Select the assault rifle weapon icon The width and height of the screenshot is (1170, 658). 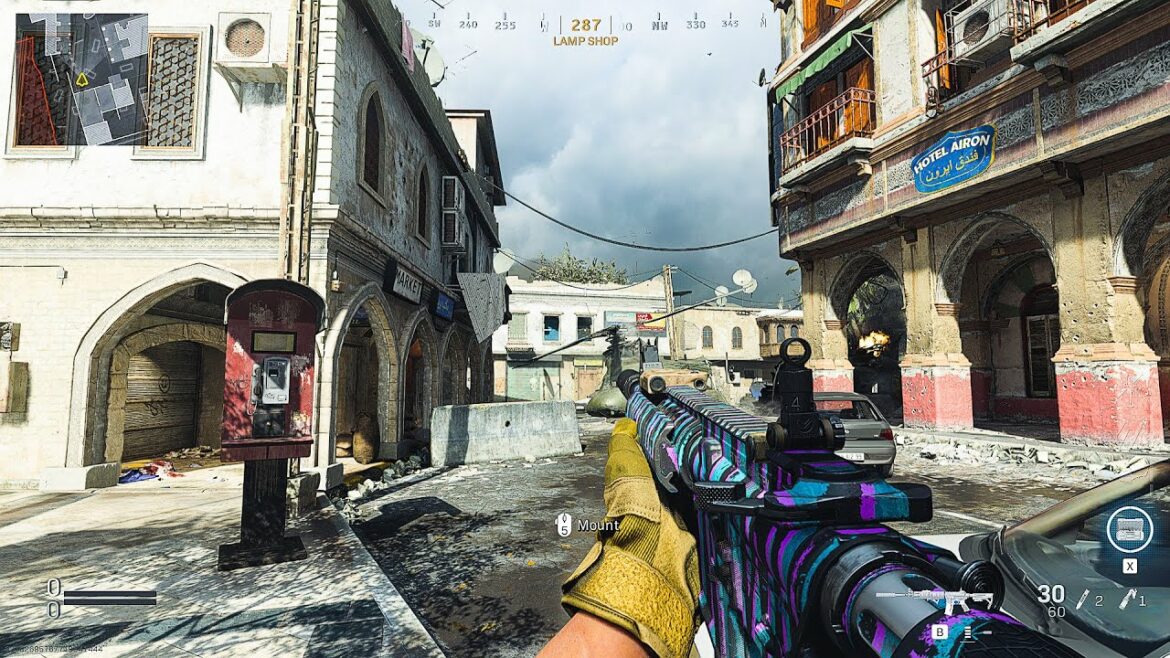[x=935, y=600]
